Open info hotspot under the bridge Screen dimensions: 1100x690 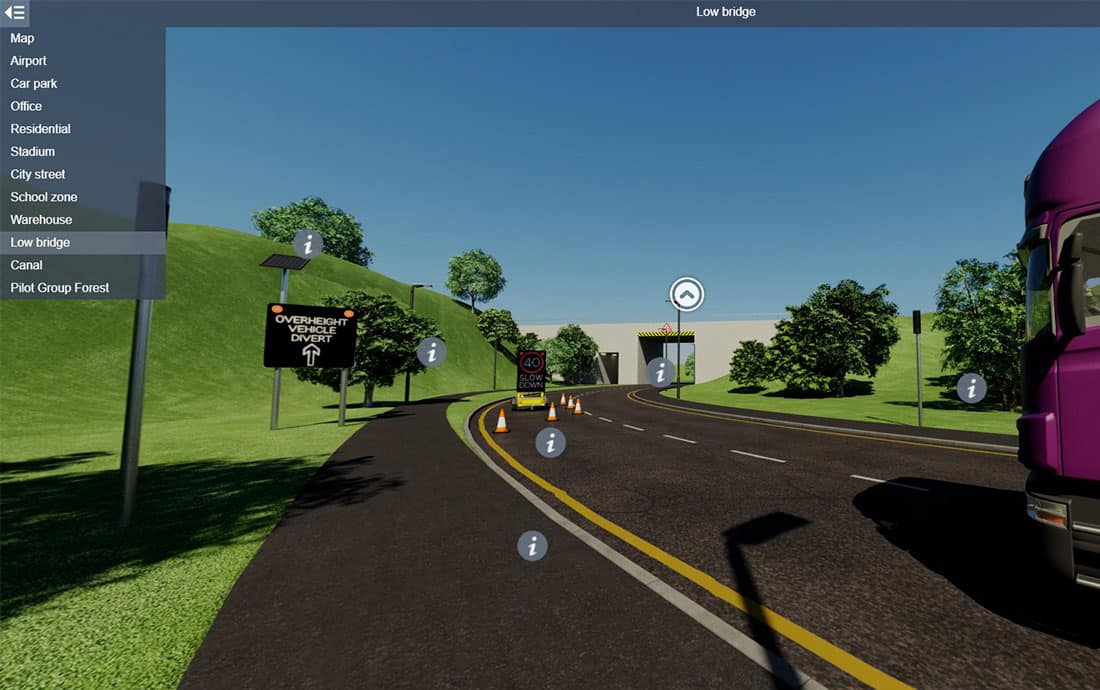click(660, 372)
